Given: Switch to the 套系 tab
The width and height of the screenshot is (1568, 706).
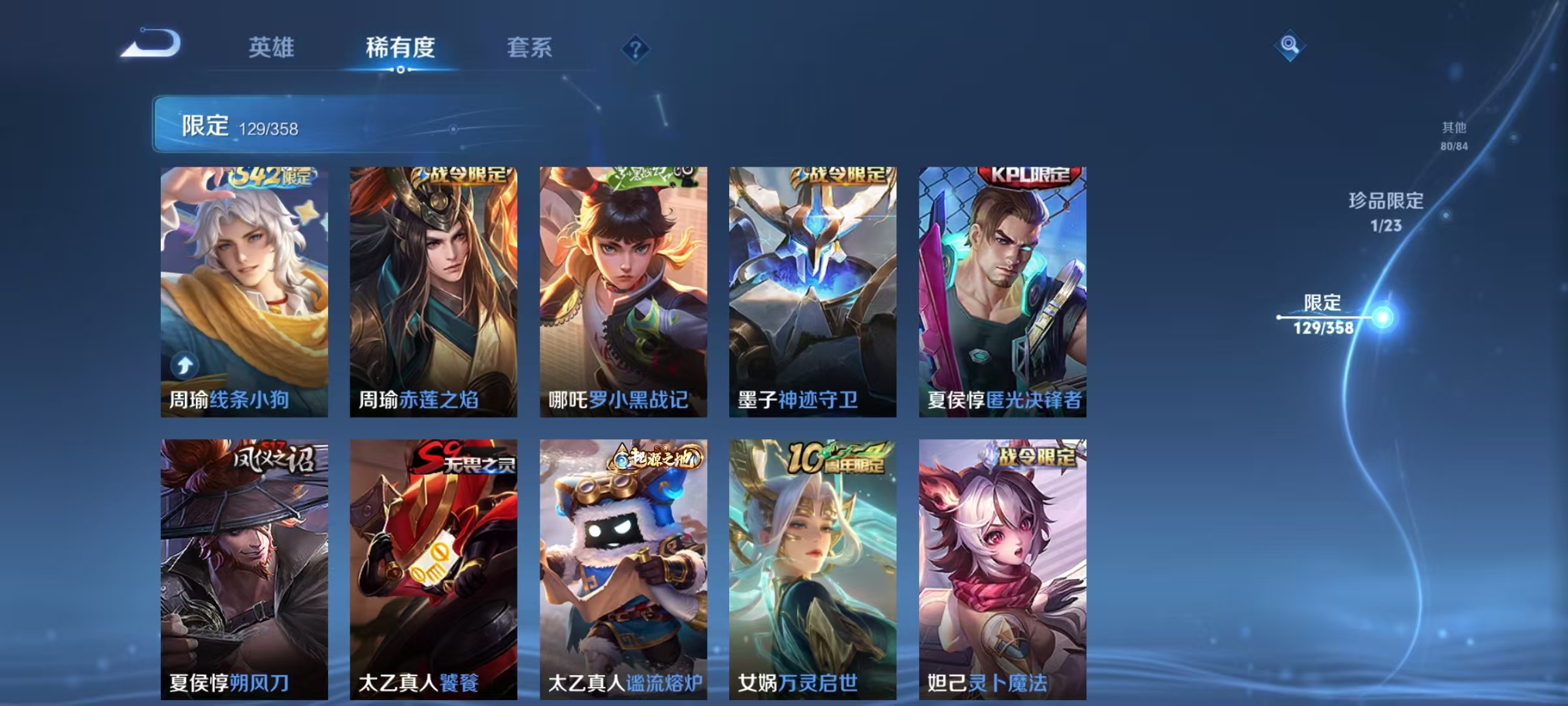Looking at the screenshot, I should (531, 47).
